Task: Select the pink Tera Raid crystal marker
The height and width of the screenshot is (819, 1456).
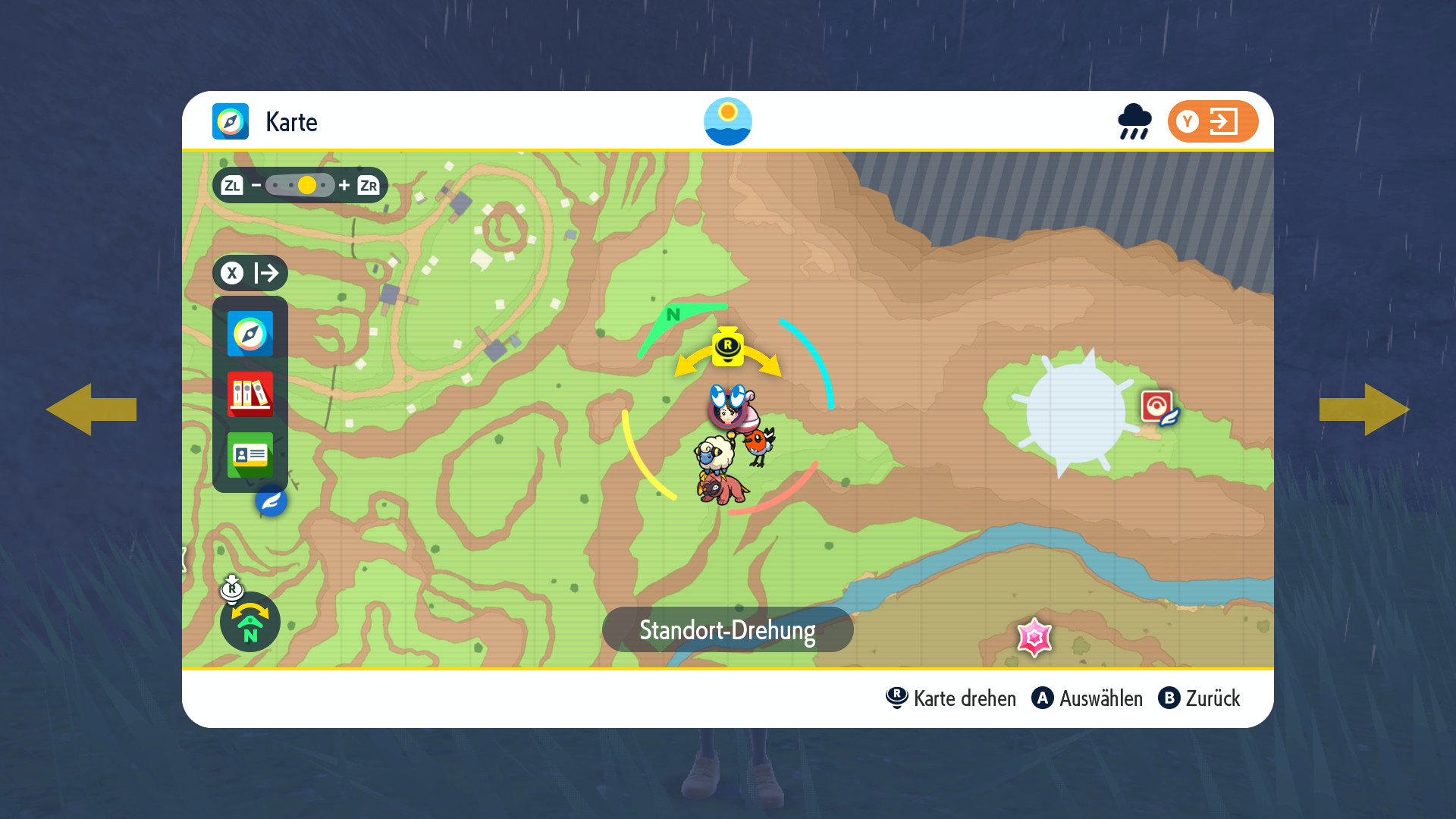Action: 1034,637
